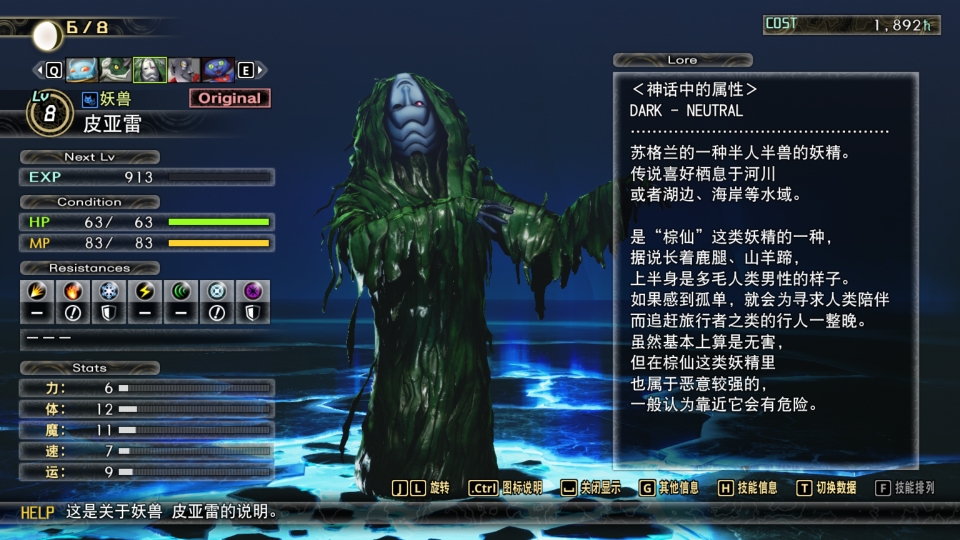Image resolution: width=960 pixels, height=540 pixels.
Task: Click the green wind resistance icon
Action: pyautogui.click(x=180, y=292)
